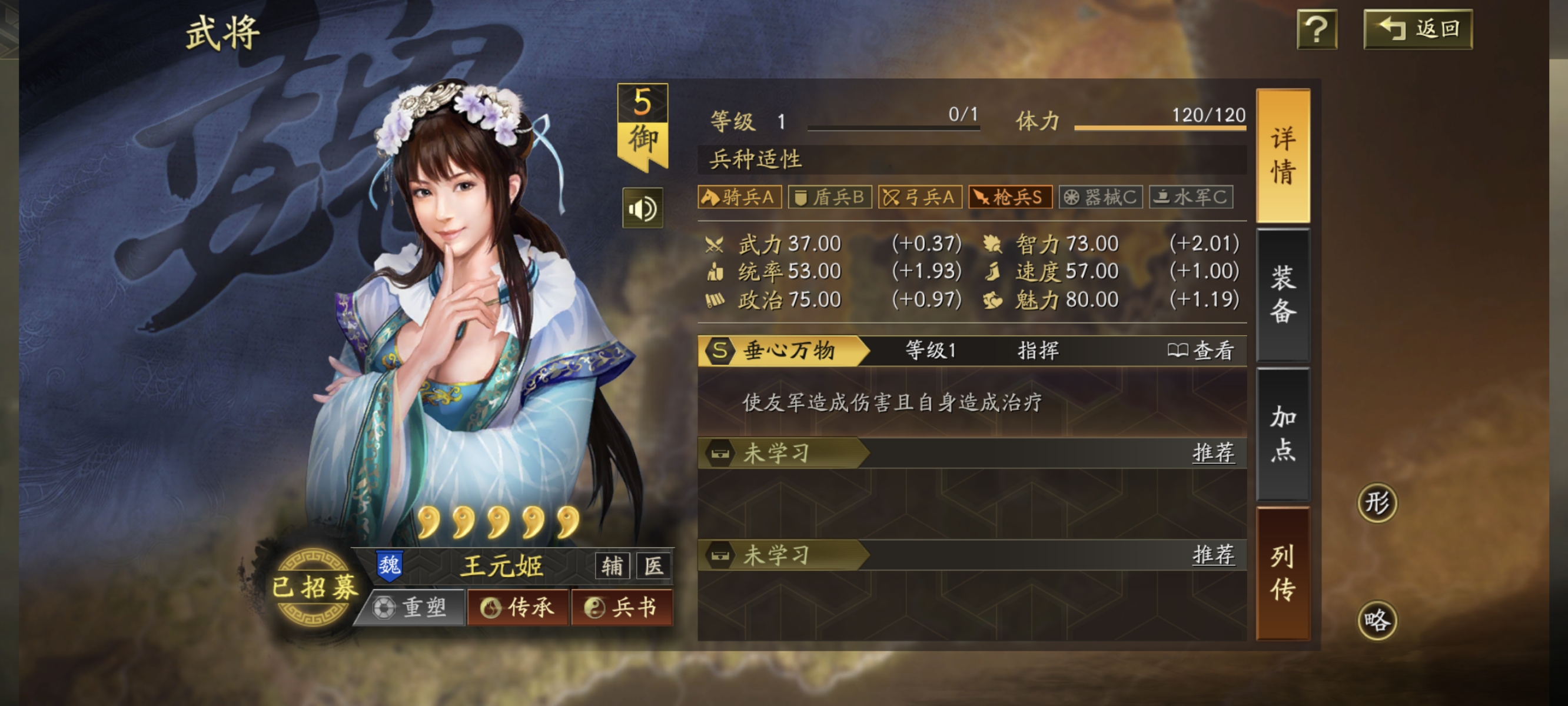
Task: Select the 骑兵A cavalry aptitude
Action: pos(739,197)
